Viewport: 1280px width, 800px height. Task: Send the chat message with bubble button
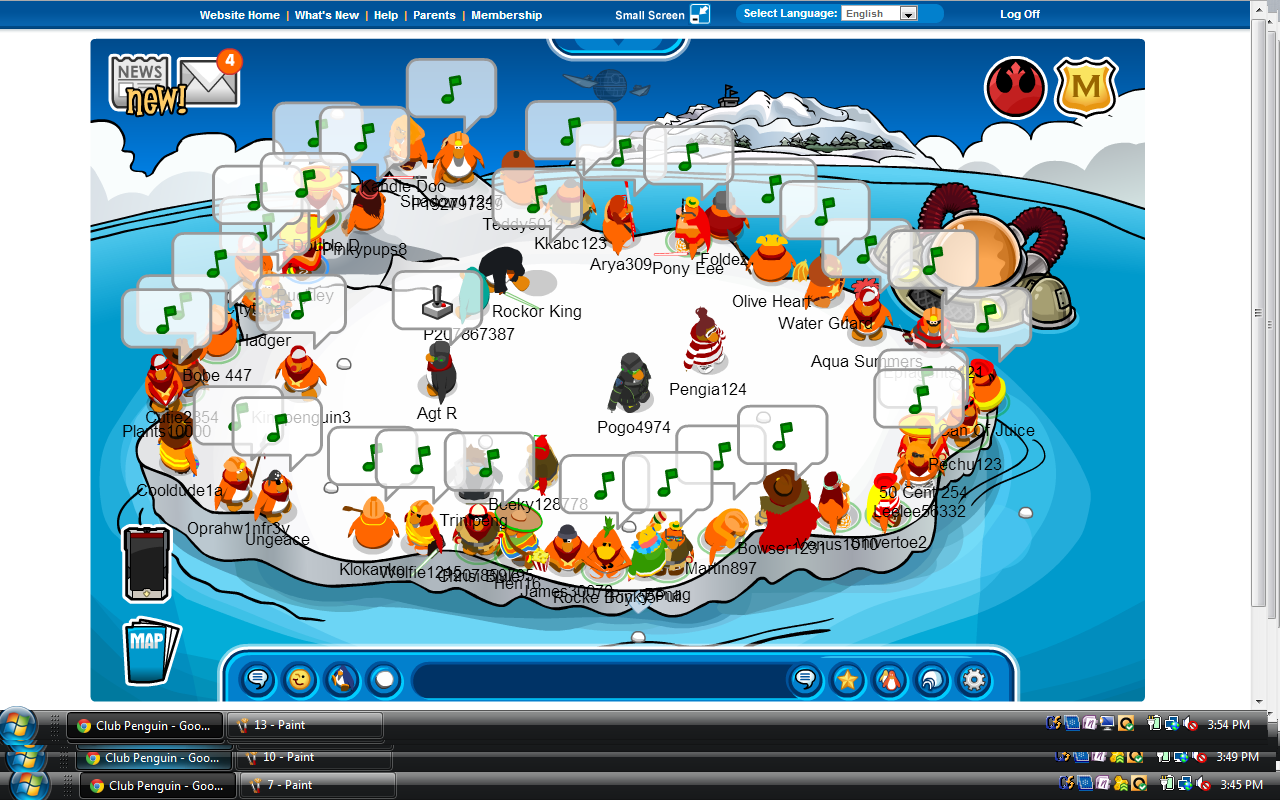805,681
